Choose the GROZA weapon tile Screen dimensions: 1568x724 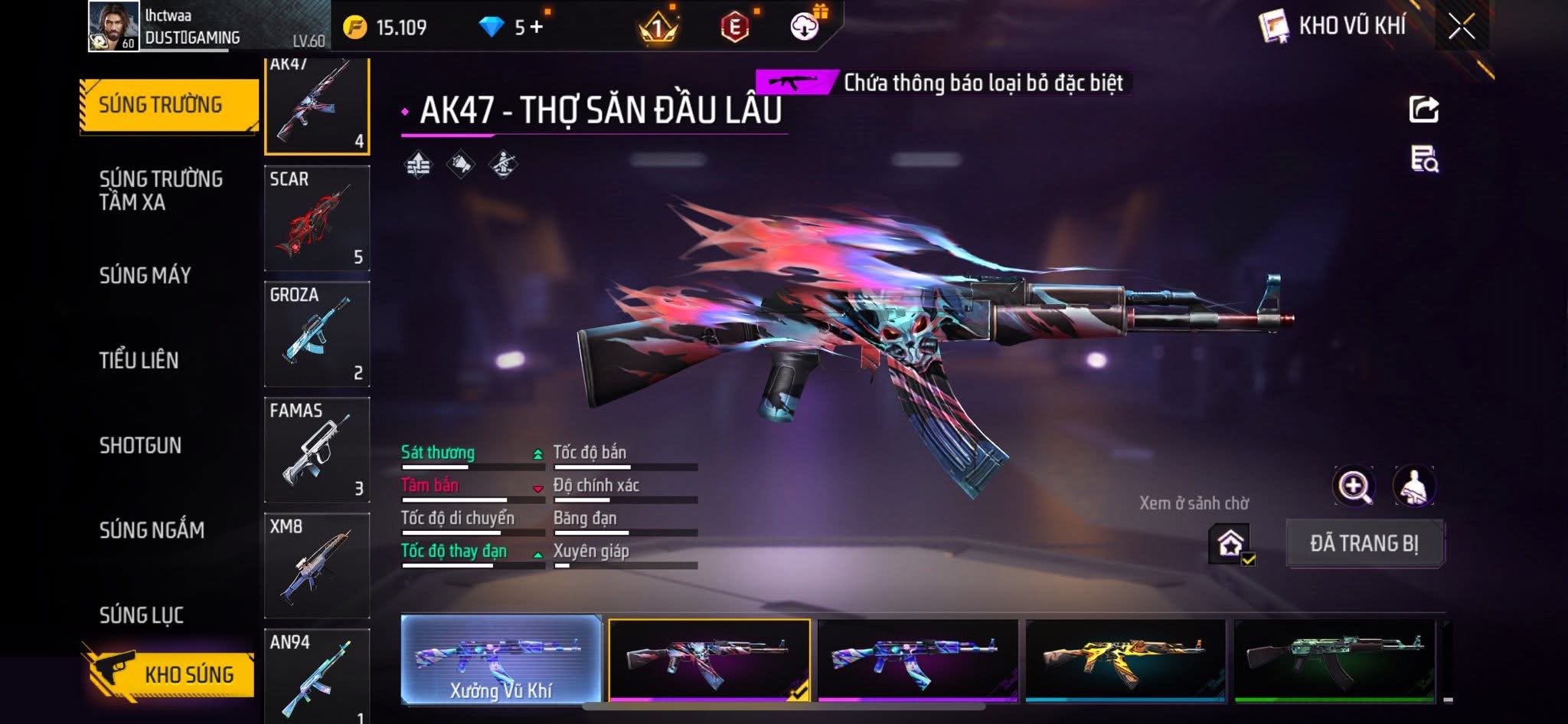317,334
